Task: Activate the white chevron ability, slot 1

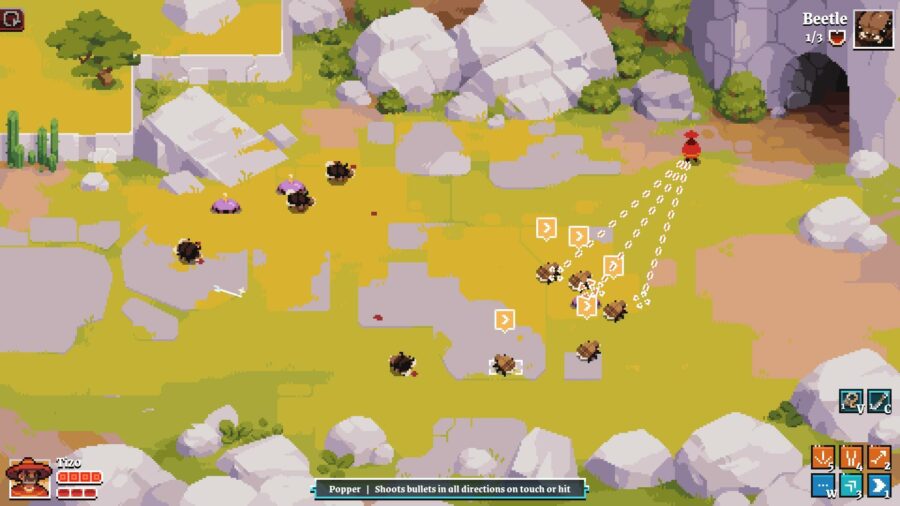Action: tap(879, 486)
